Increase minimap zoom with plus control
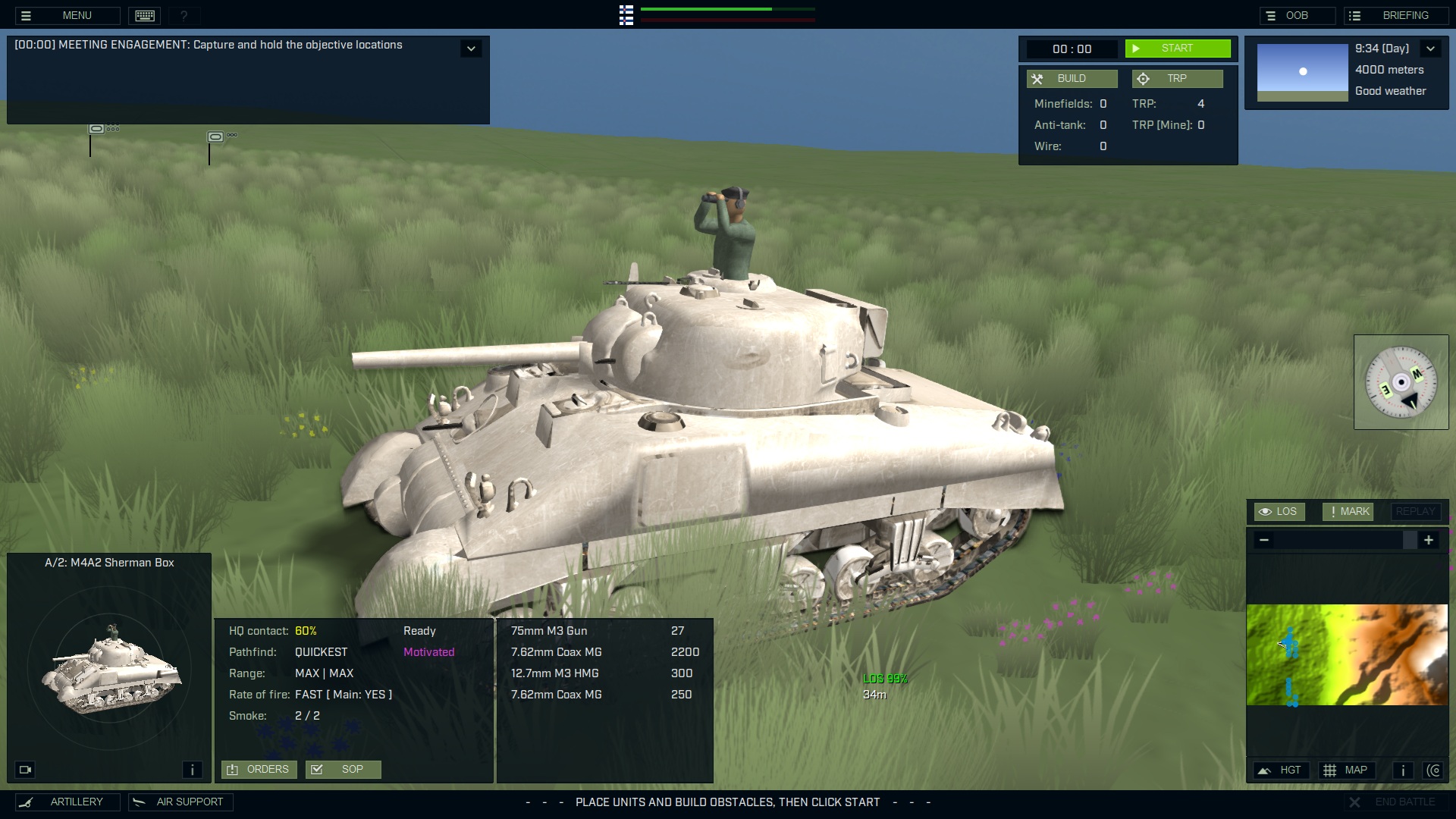This screenshot has width=1456, height=819. [1429, 540]
